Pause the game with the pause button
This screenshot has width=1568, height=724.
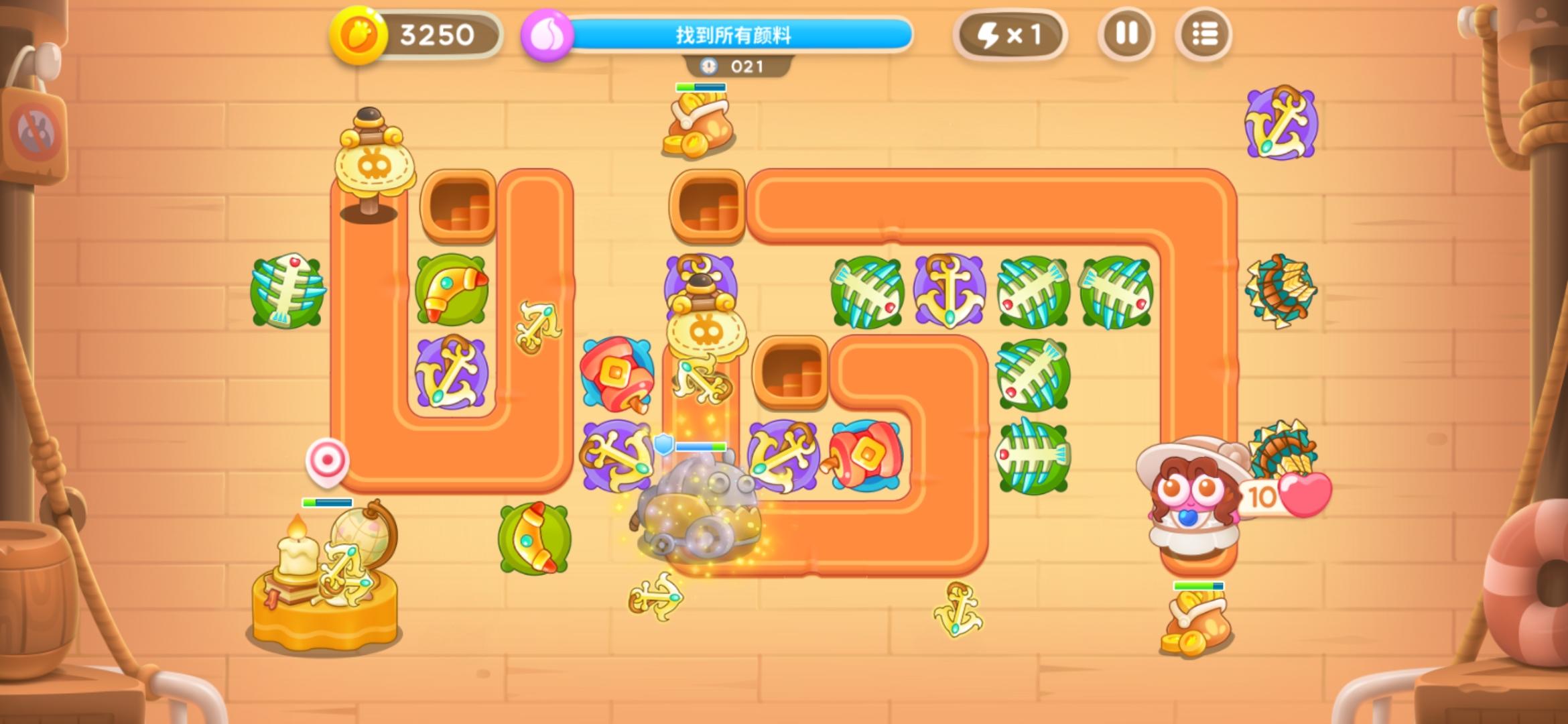(x=1128, y=34)
